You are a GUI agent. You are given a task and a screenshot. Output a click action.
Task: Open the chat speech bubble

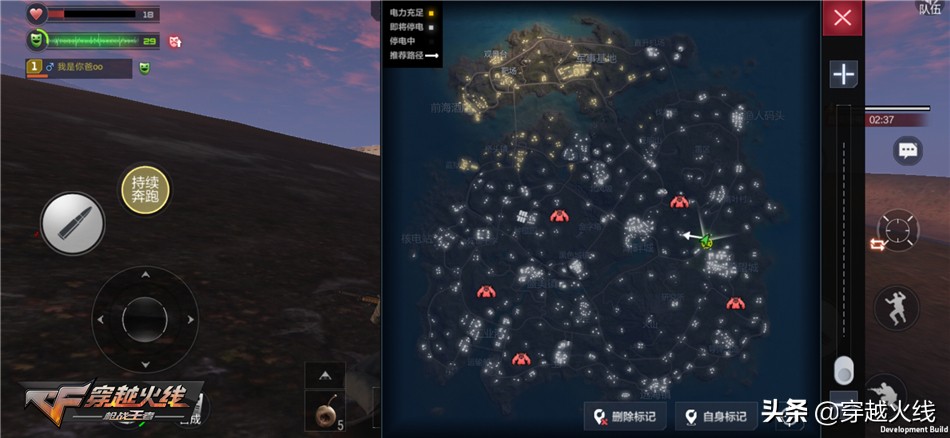pyautogui.click(x=908, y=151)
